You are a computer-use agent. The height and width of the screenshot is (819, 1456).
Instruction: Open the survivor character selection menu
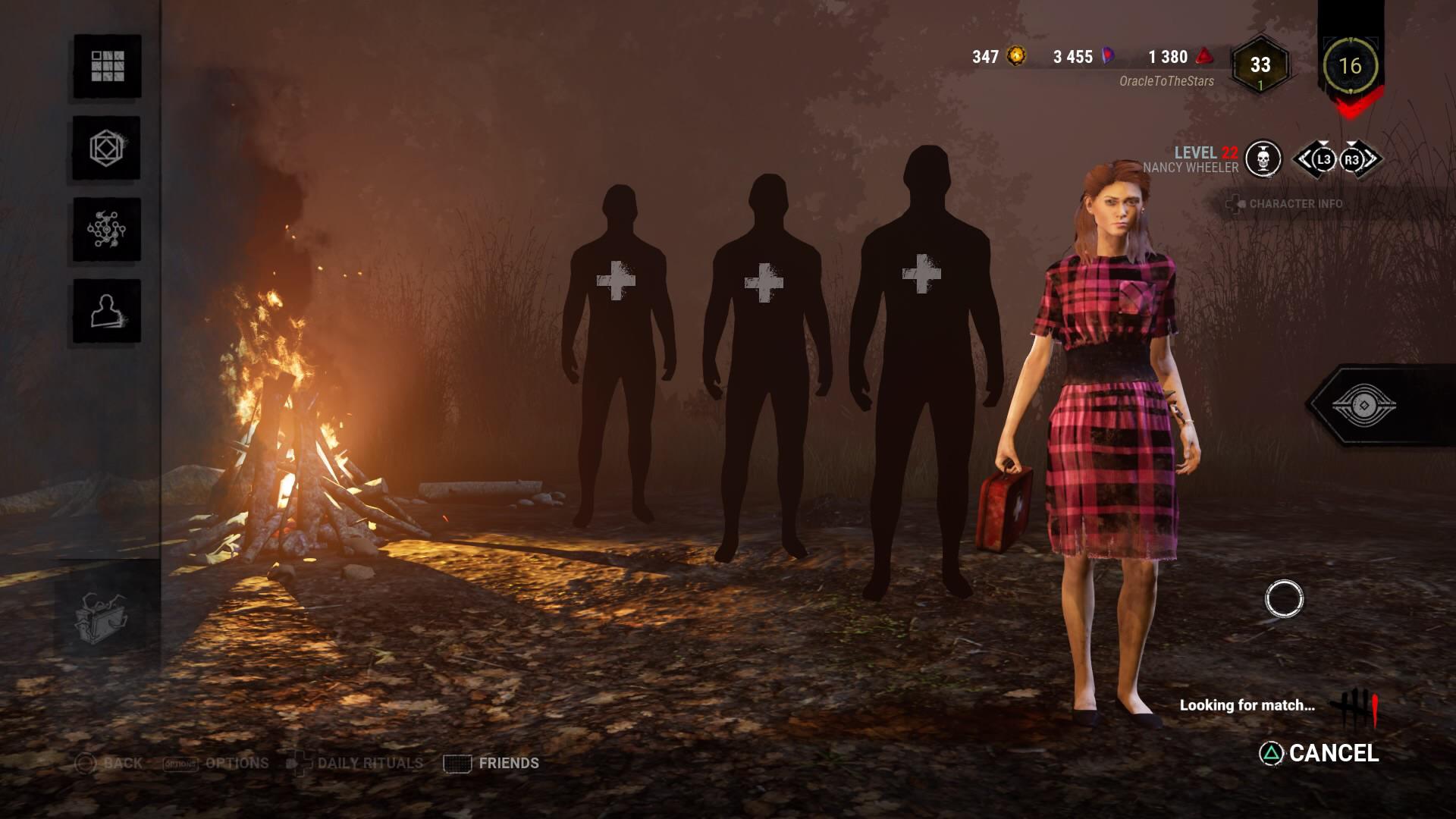pos(107,311)
